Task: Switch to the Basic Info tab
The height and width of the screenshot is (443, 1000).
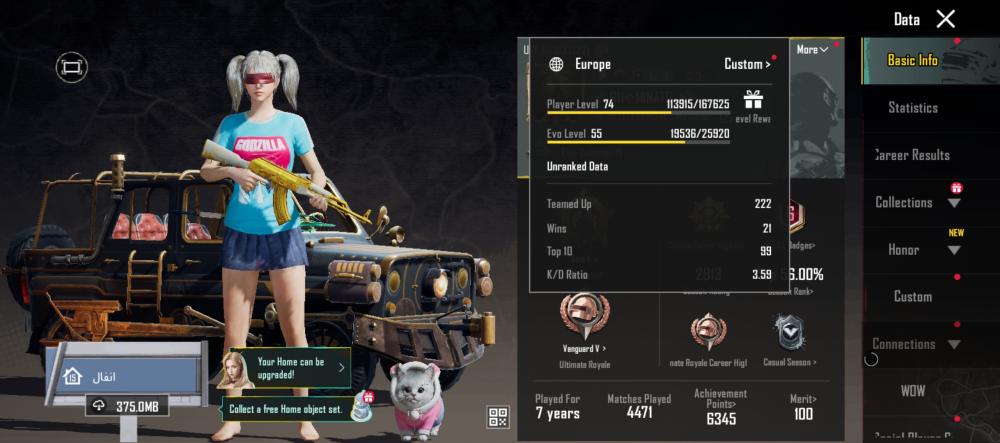Action: (x=912, y=60)
